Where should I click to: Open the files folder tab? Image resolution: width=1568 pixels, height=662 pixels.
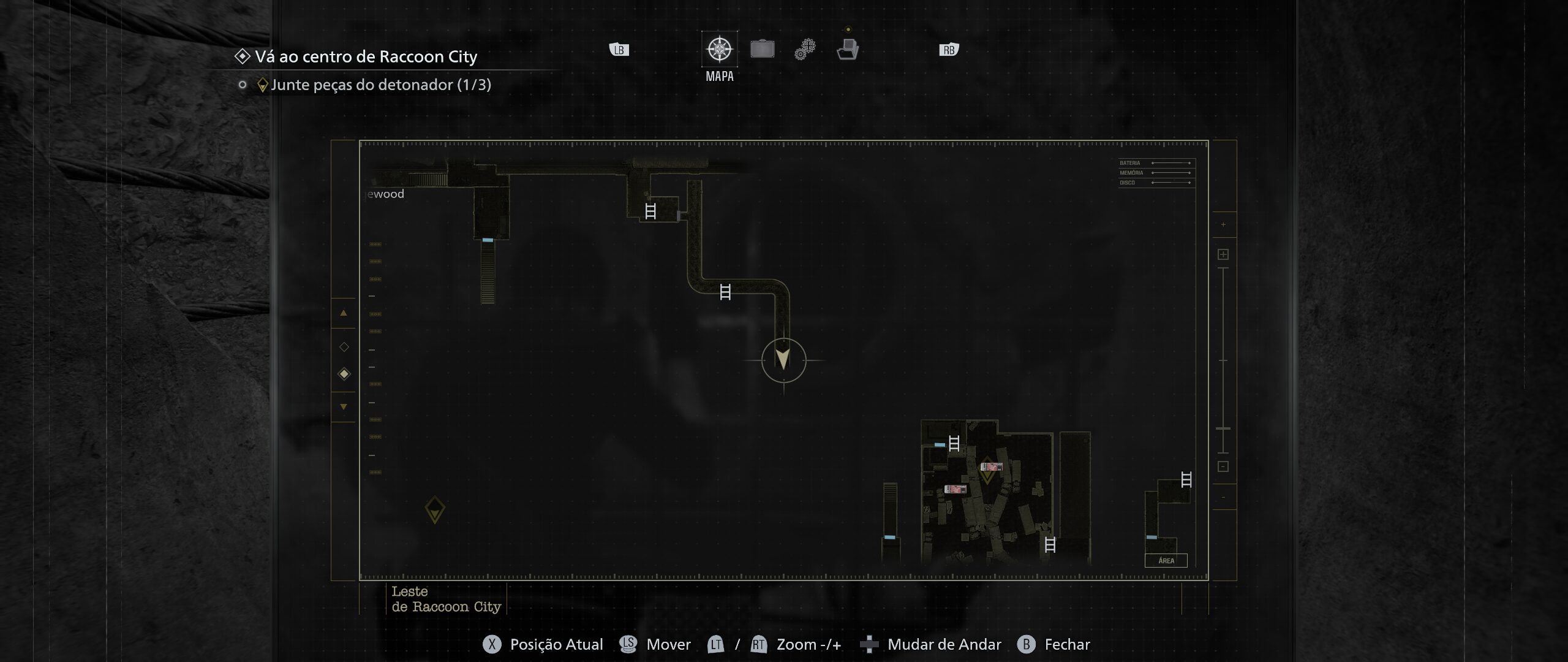pos(848,49)
